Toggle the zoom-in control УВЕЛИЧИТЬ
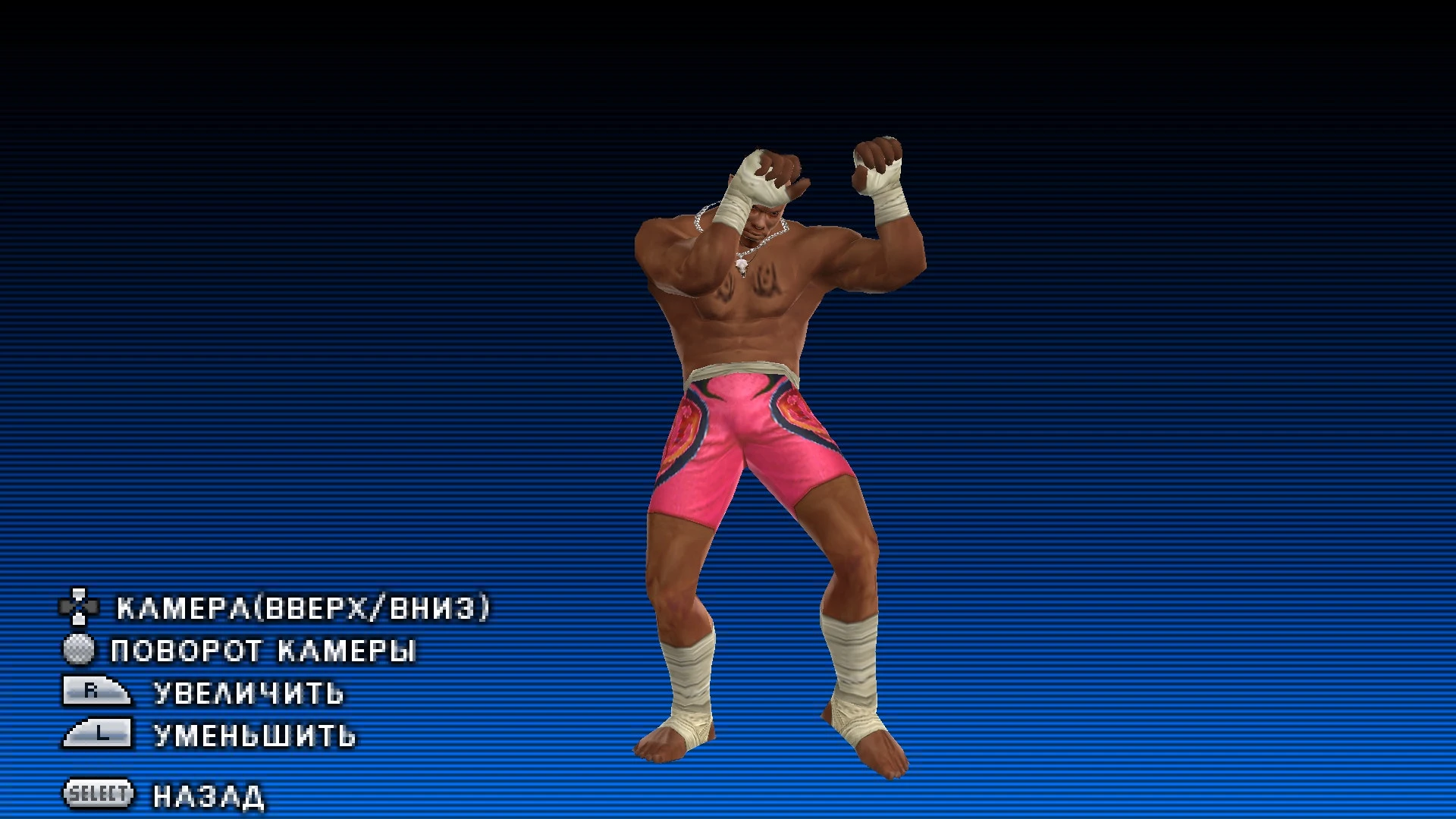 pos(246,692)
